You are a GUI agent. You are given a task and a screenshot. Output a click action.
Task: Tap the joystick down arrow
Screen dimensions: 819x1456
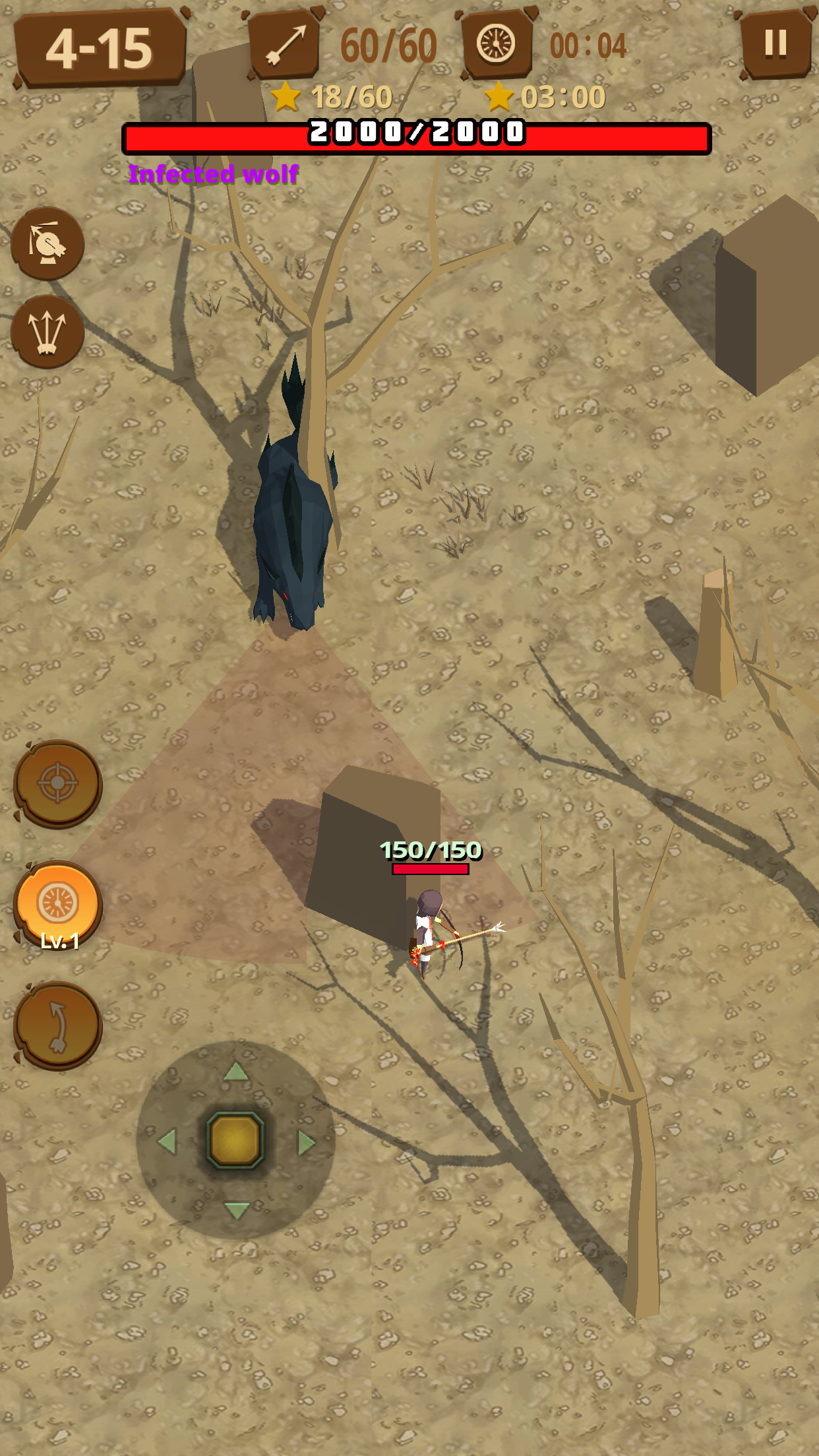tap(236, 1210)
